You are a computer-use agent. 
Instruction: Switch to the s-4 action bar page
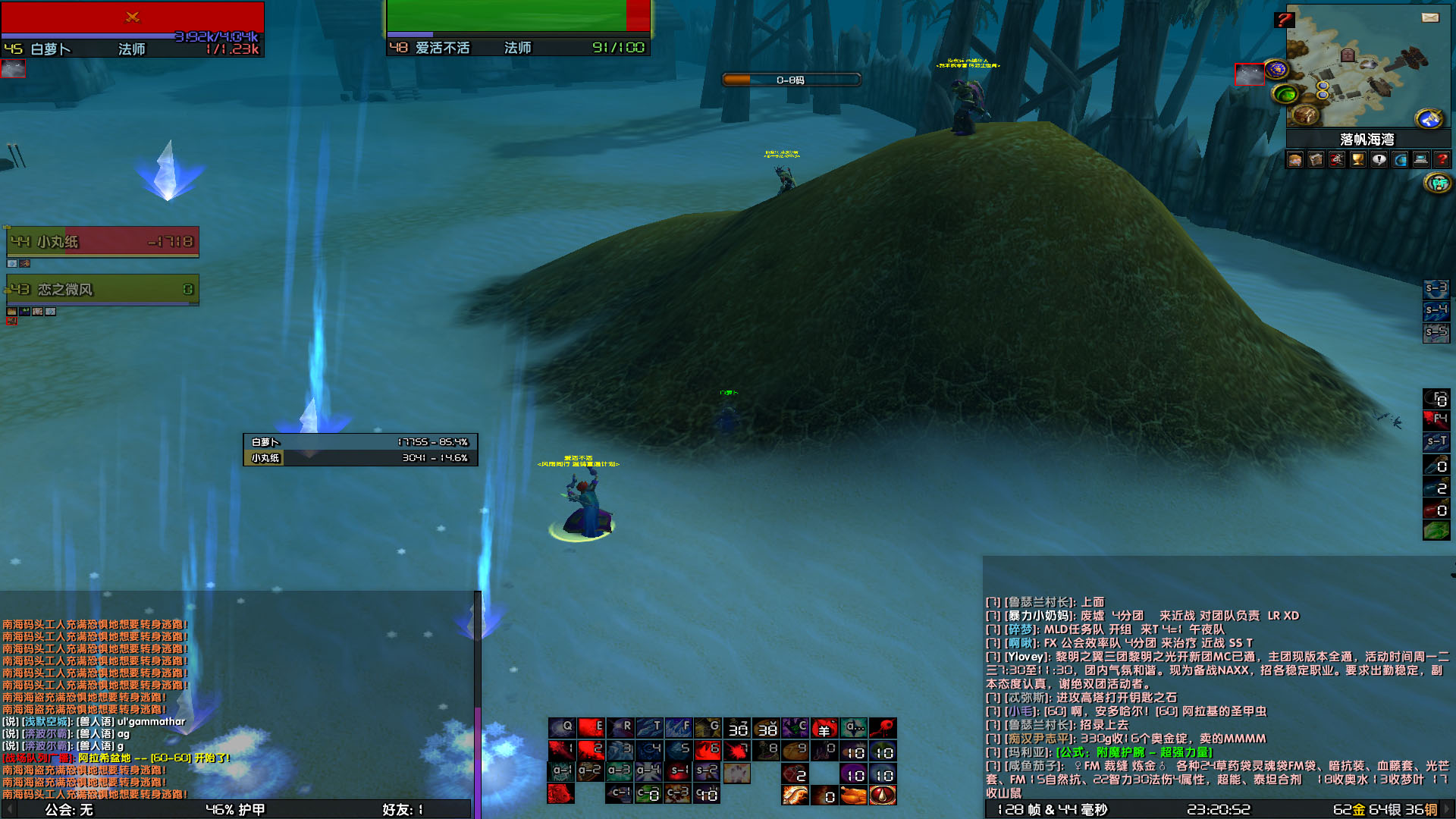[x=1437, y=309]
